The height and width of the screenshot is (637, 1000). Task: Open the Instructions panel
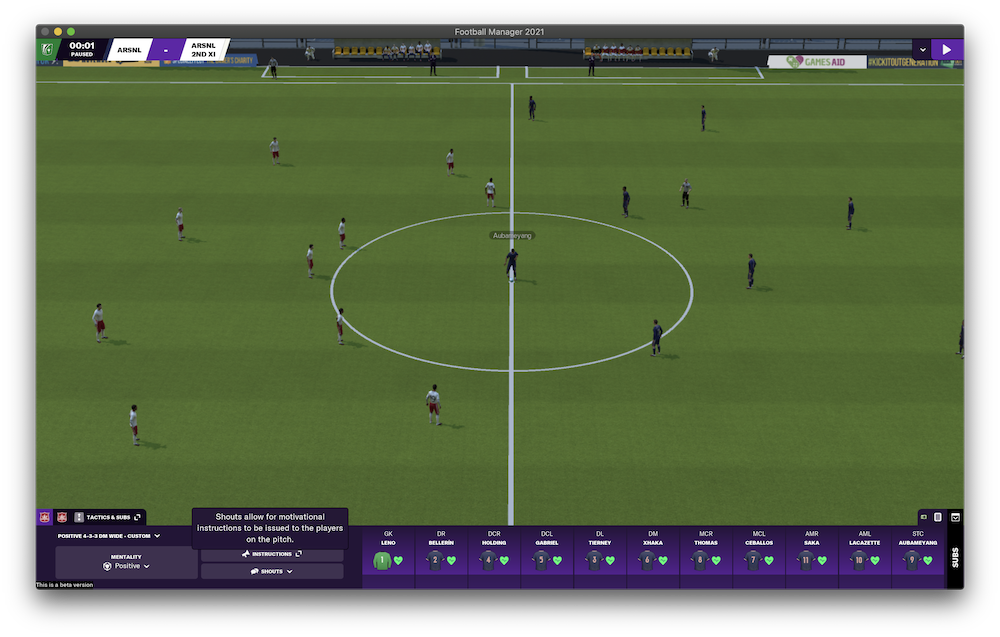coord(272,554)
